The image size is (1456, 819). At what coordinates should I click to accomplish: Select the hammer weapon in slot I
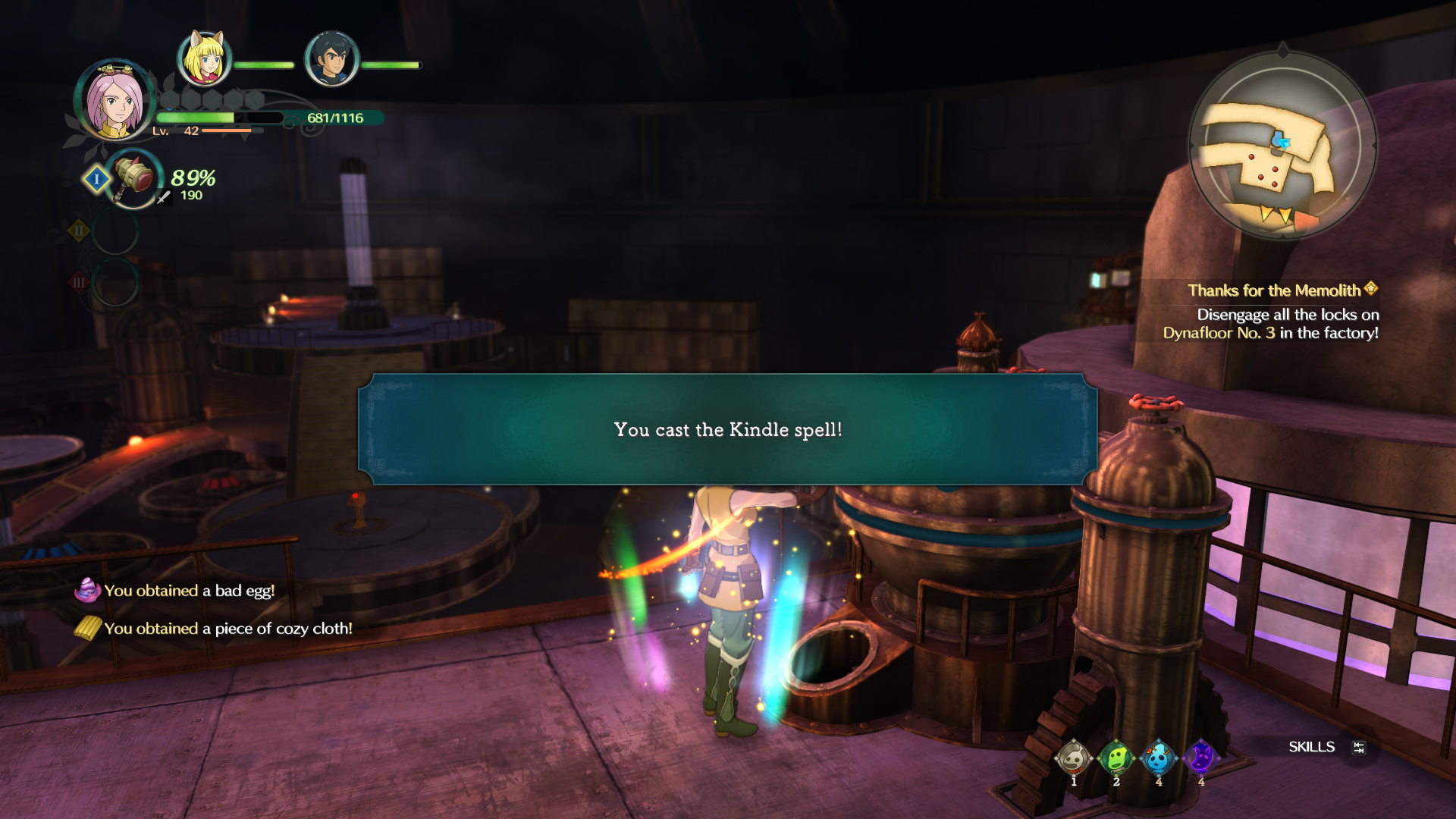click(x=135, y=179)
